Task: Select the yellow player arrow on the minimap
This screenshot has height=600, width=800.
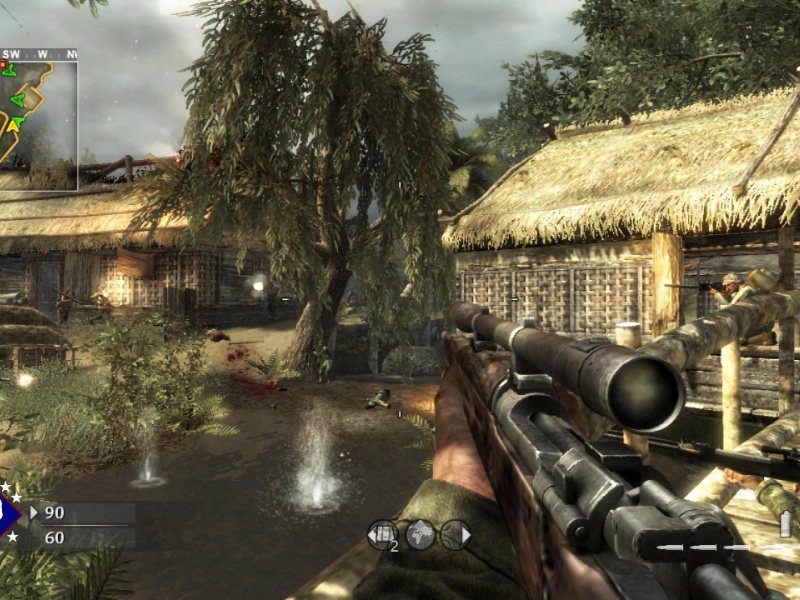Action: pyautogui.click(x=14, y=125)
